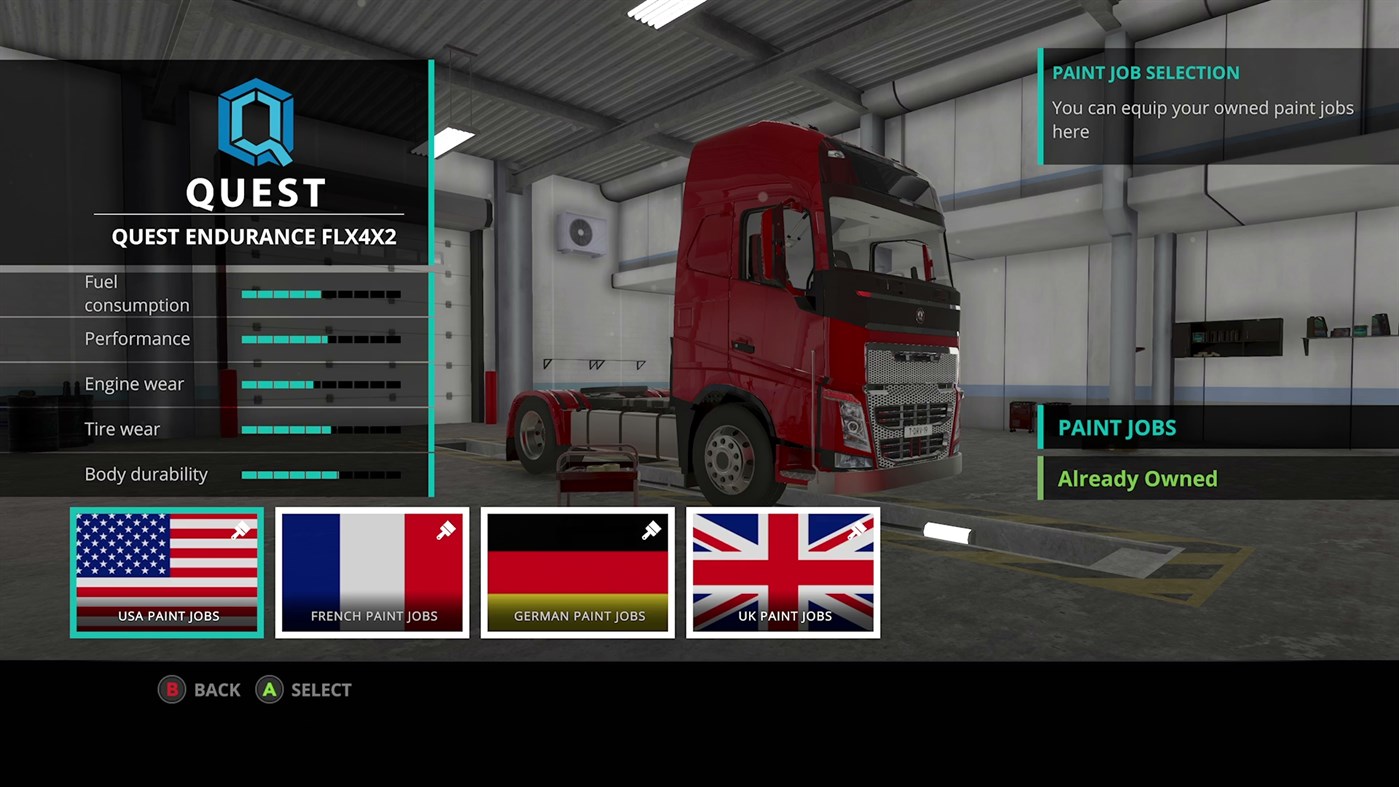Click the paintbrush icon on German Paint Jobs card
Viewport: 1399px width, 787px height.
point(651,531)
